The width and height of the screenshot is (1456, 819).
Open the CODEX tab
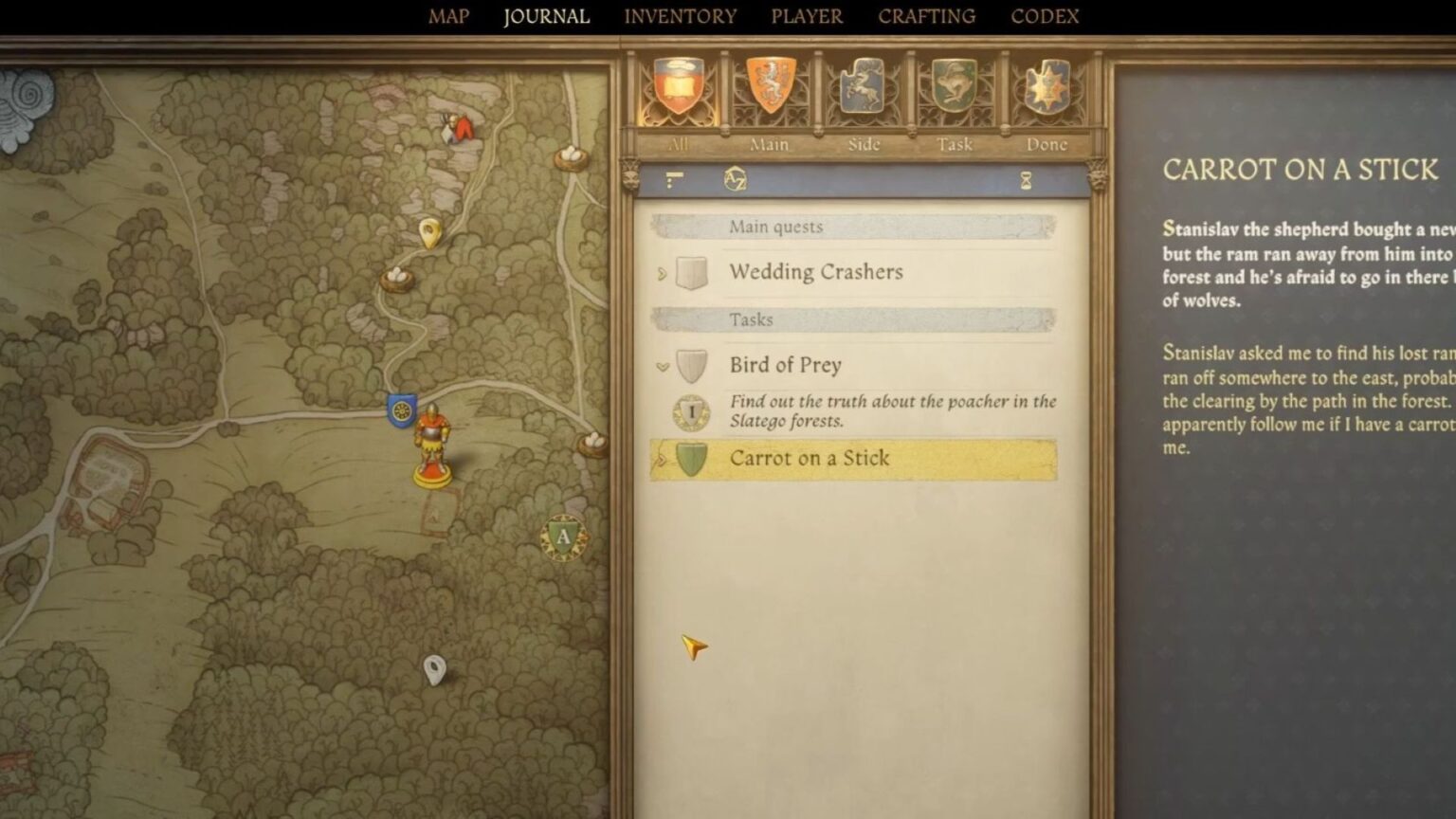tap(1045, 16)
